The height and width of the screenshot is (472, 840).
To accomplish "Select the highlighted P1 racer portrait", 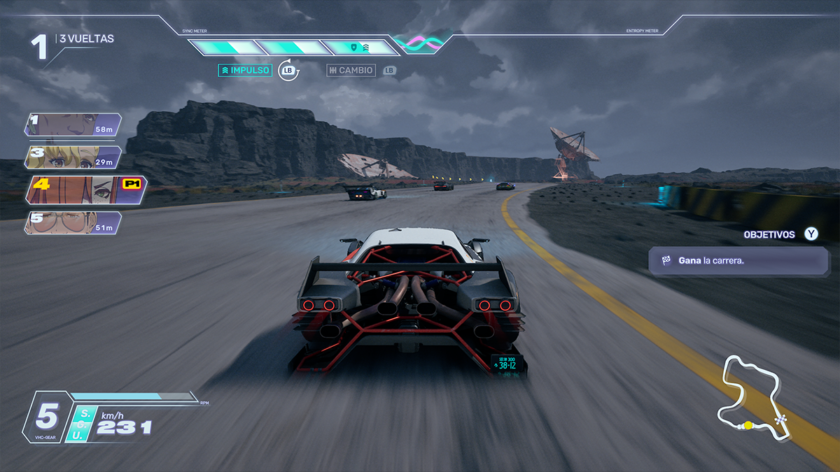I will pyautogui.click(x=86, y=189).
